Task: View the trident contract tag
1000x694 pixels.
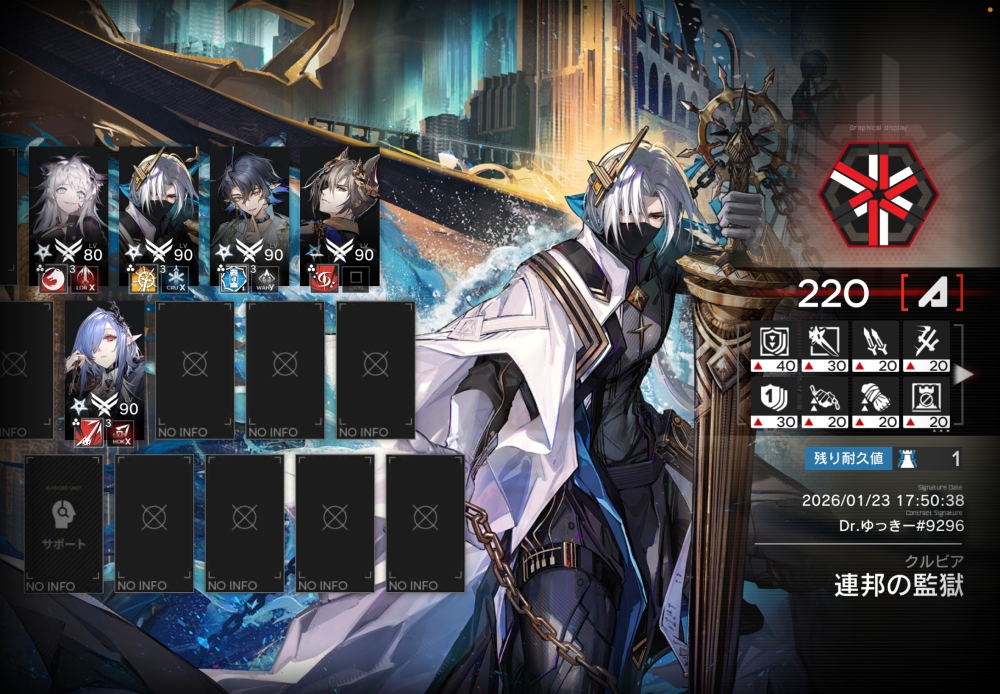Action: tap(926, 346)
